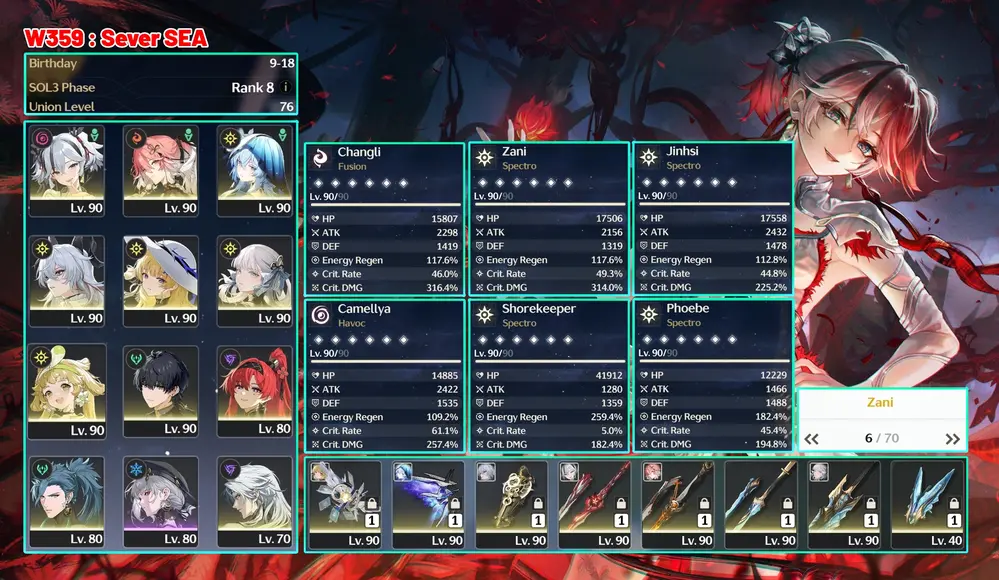The width and height of the screenshot is (999, 580).
Task: Choose the purple-blue winged weapon slot
Action: click(x=428, y=505)
